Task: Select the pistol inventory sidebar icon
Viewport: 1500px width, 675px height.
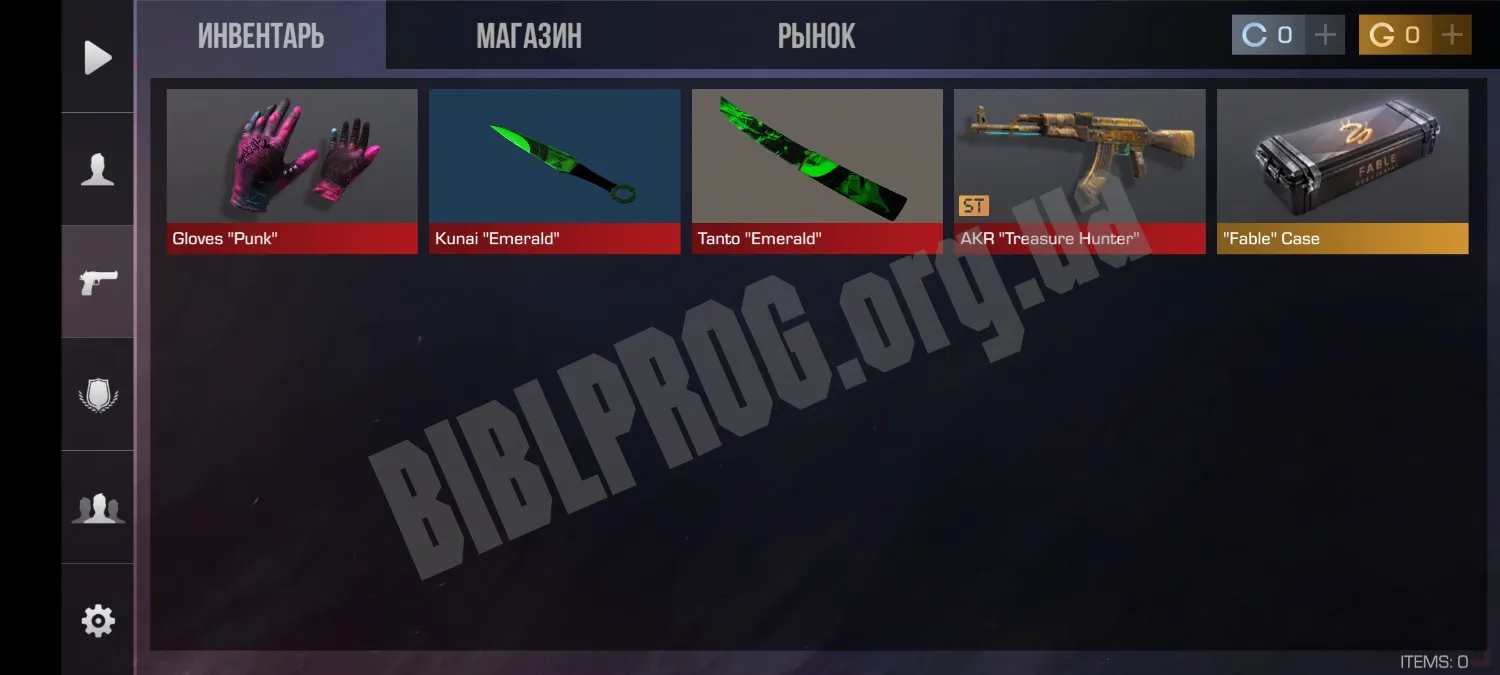Action: (x=98, y=282)
